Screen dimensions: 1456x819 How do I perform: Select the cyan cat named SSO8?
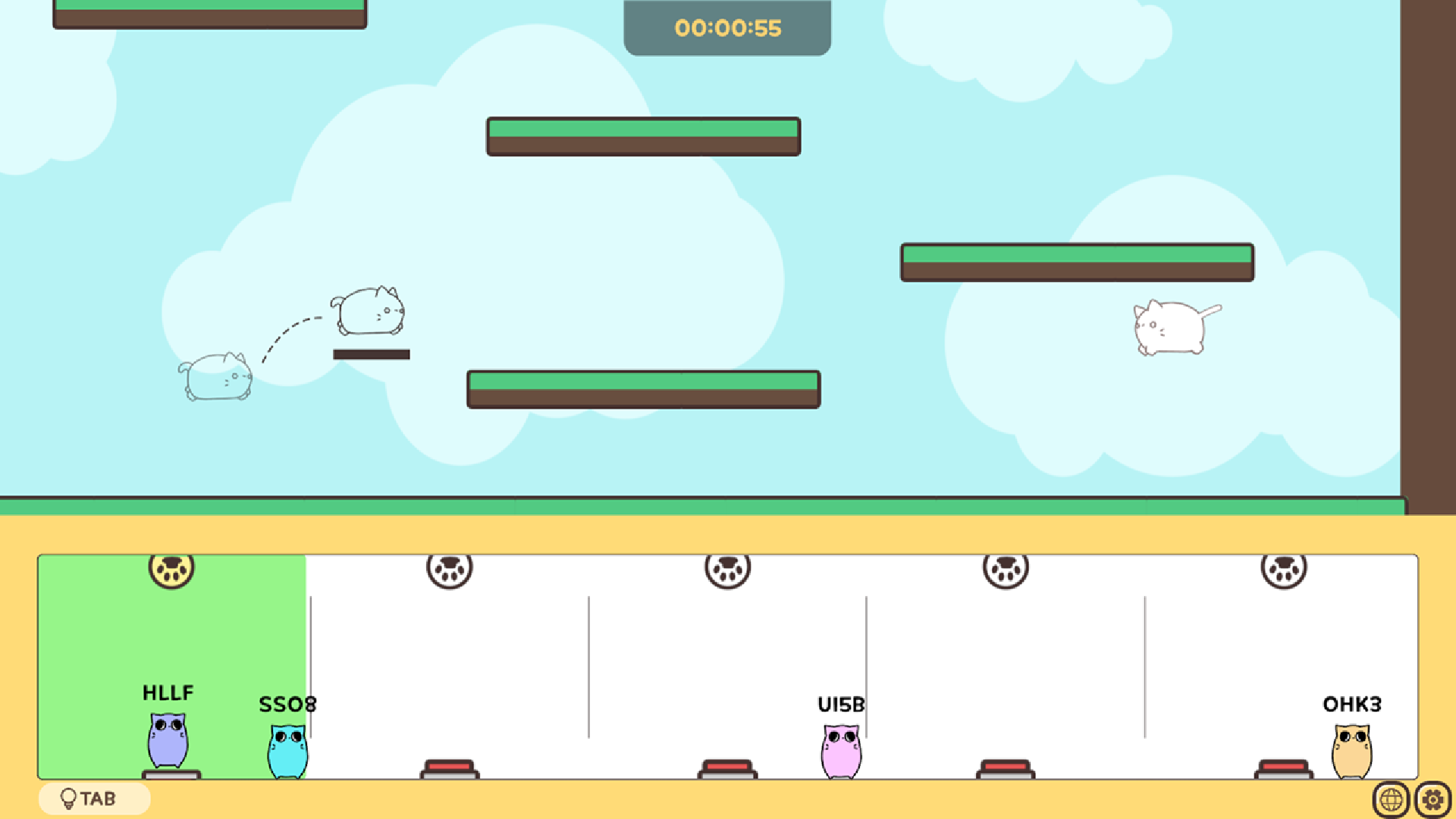pos(287,753)
